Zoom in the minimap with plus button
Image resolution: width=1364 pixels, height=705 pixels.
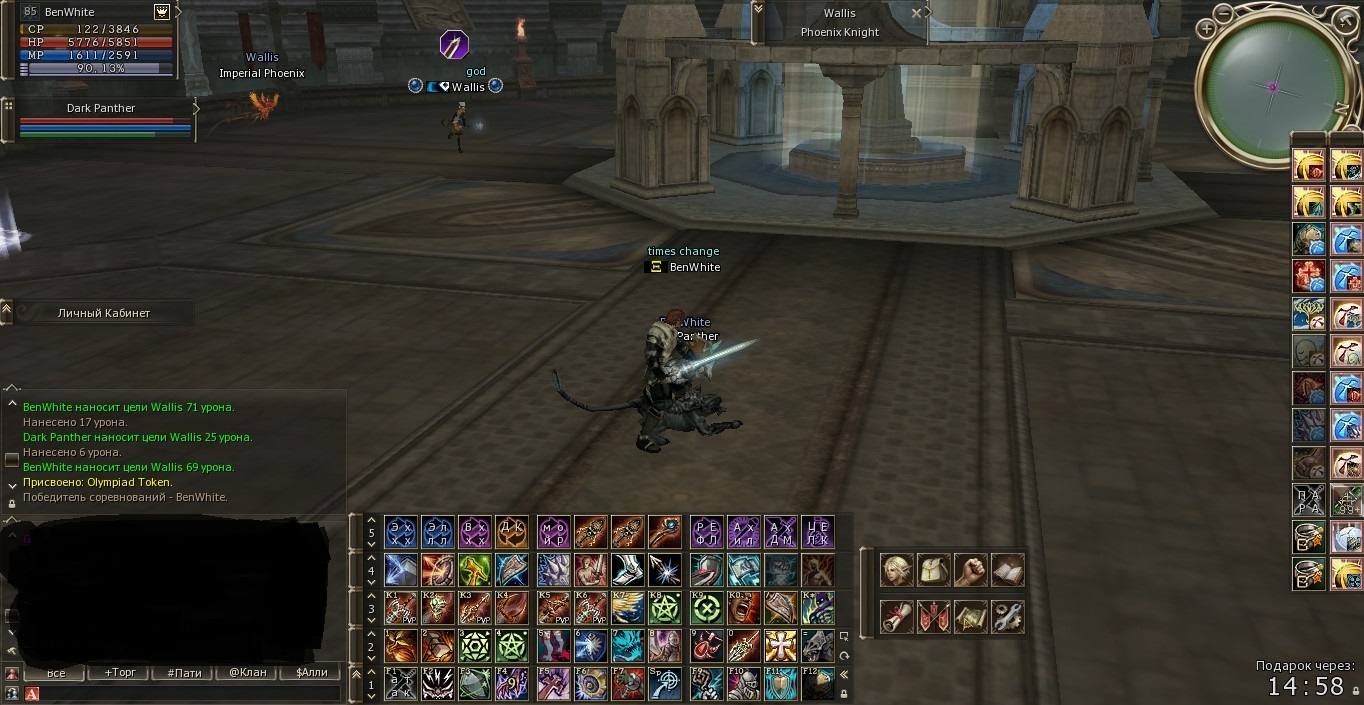[1208, 29]
